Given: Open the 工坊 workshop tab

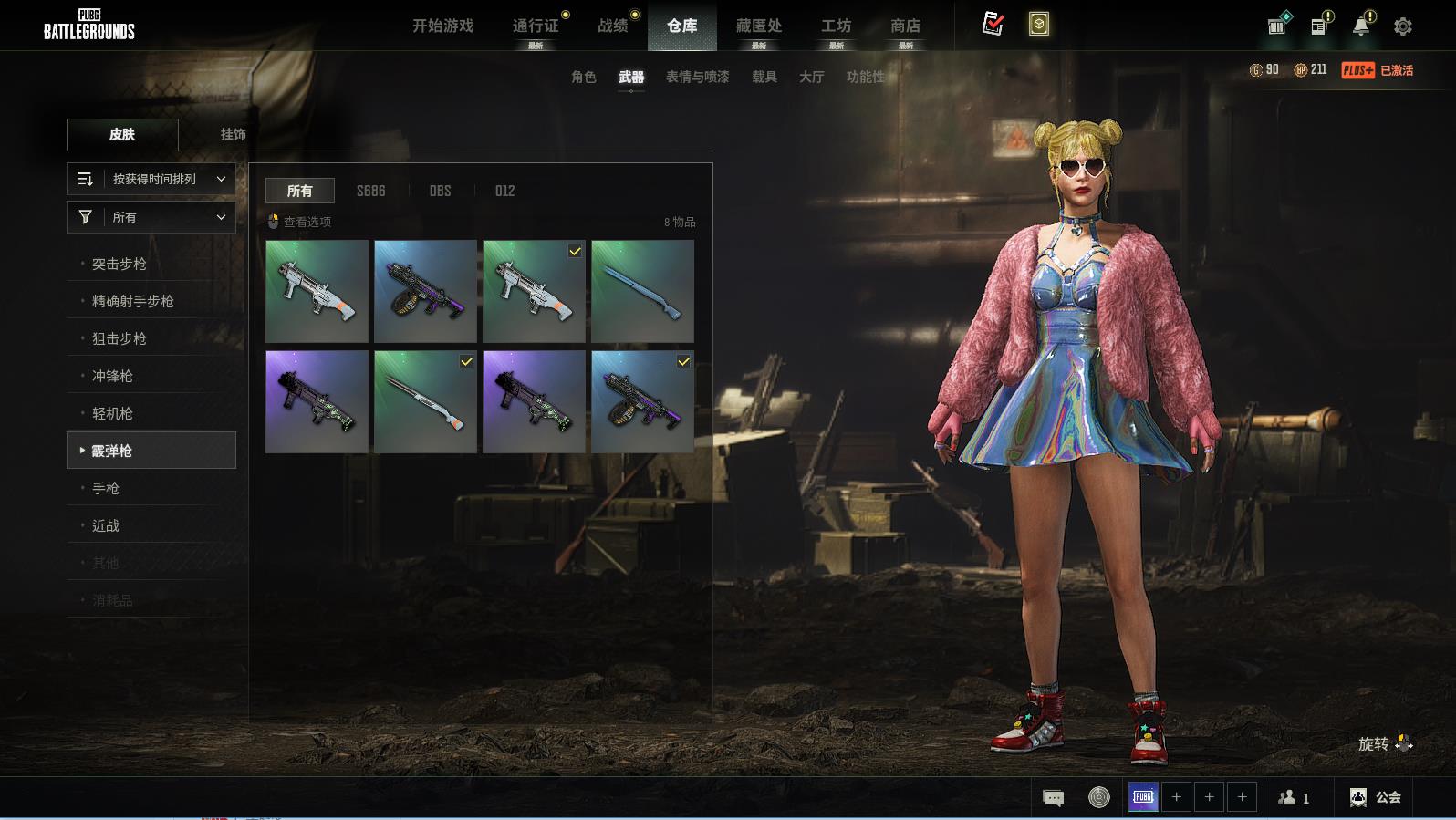Looking at the screenshot, I should [836, 26].
